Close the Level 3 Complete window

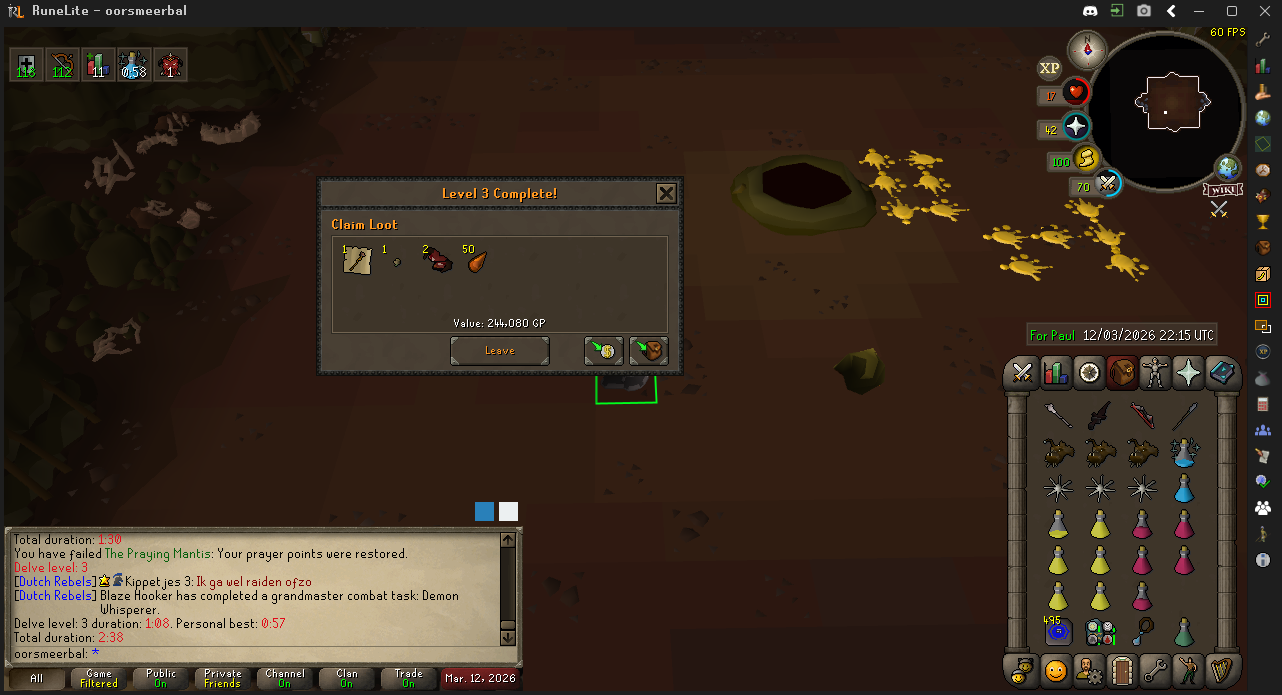[x=666, y=193]
